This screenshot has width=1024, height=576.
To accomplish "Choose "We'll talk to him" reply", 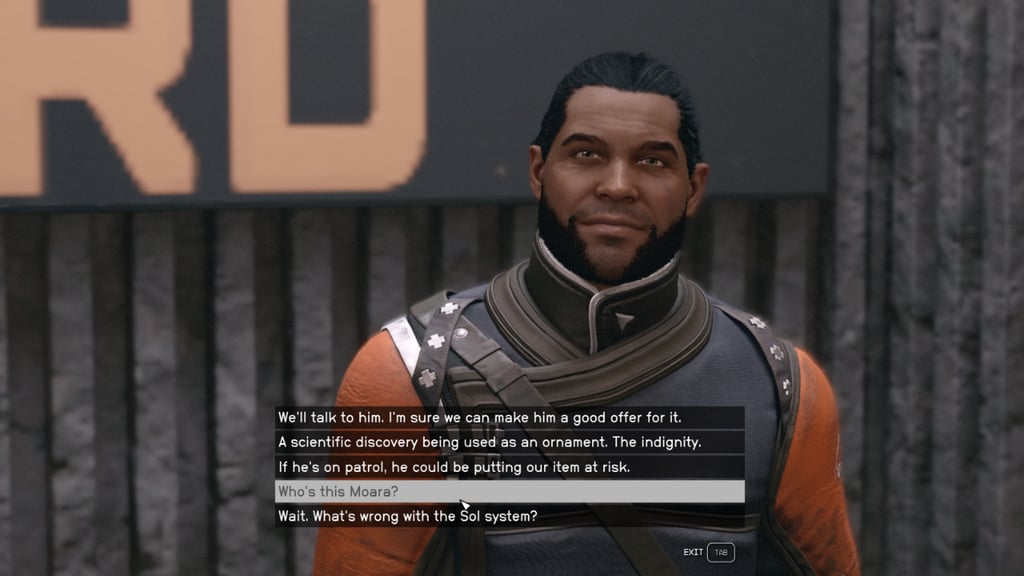I will click(479, 417).
